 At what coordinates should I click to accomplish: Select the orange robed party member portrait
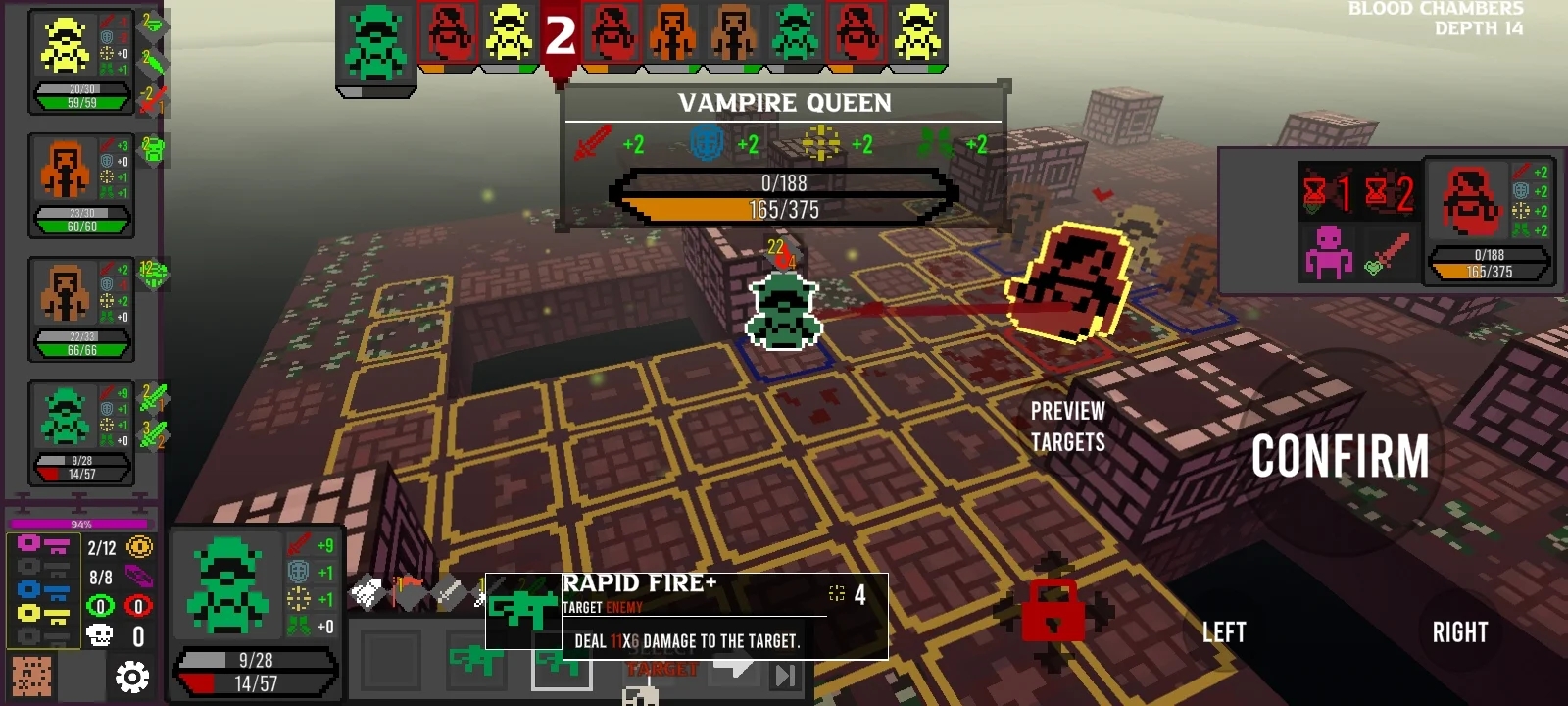tap(65, 169)
